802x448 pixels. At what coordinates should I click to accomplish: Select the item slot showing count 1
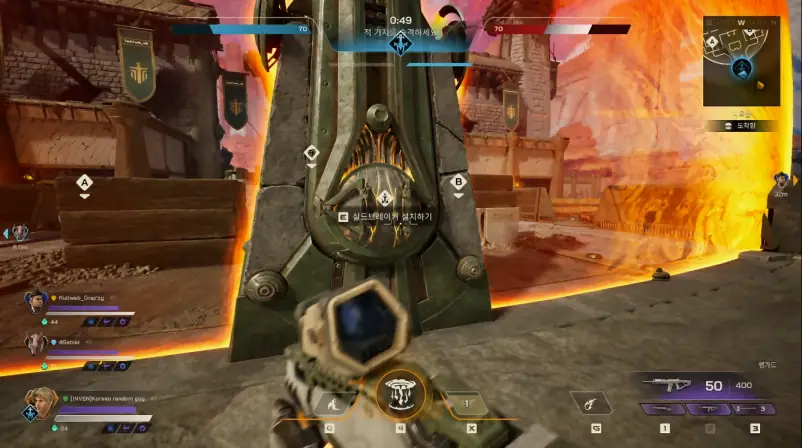coord(467,403)
